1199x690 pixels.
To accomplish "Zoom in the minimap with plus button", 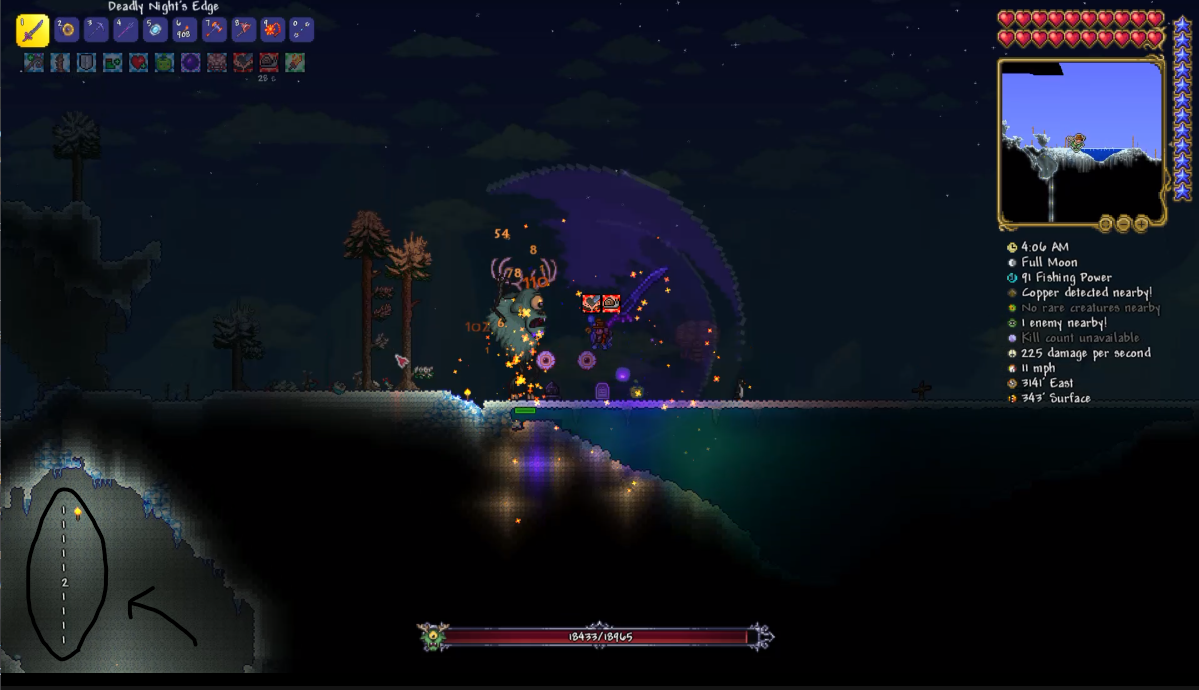I will tap(1141, 223).
